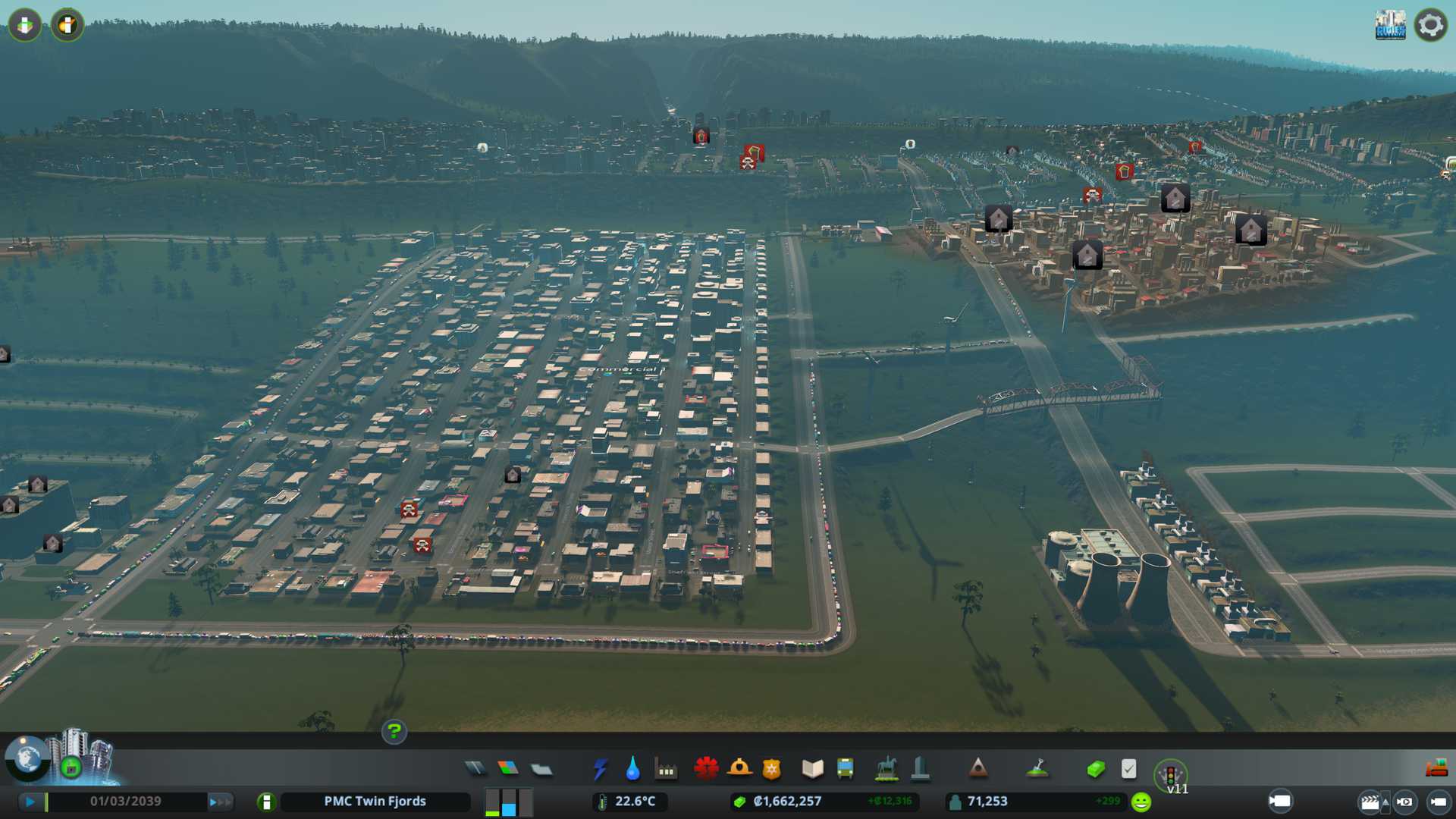Open the Police badge menu
This screenshot has height=819, width=1456.
771,769
